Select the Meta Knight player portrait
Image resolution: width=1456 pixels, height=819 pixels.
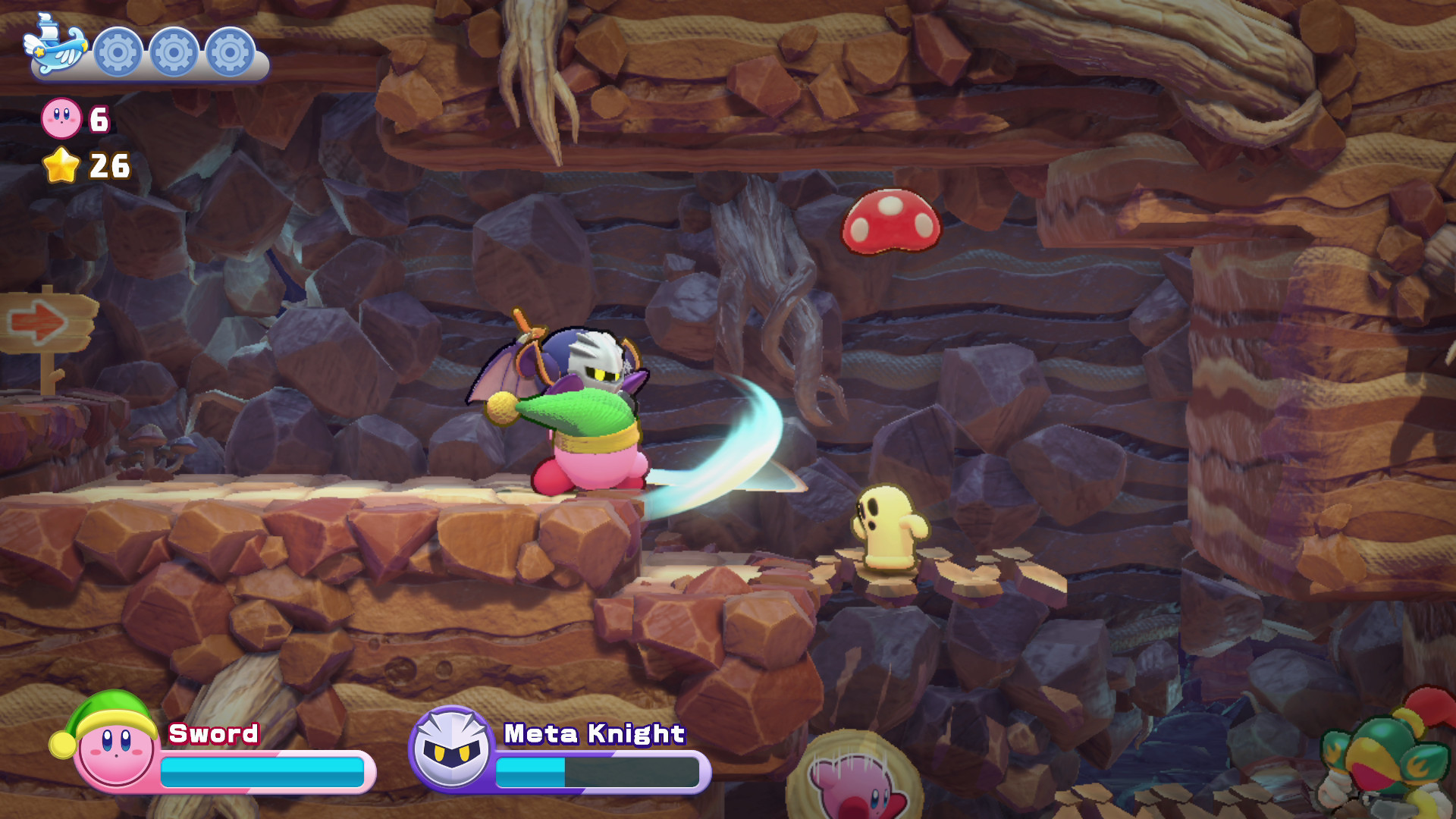(x=451, y=748)
